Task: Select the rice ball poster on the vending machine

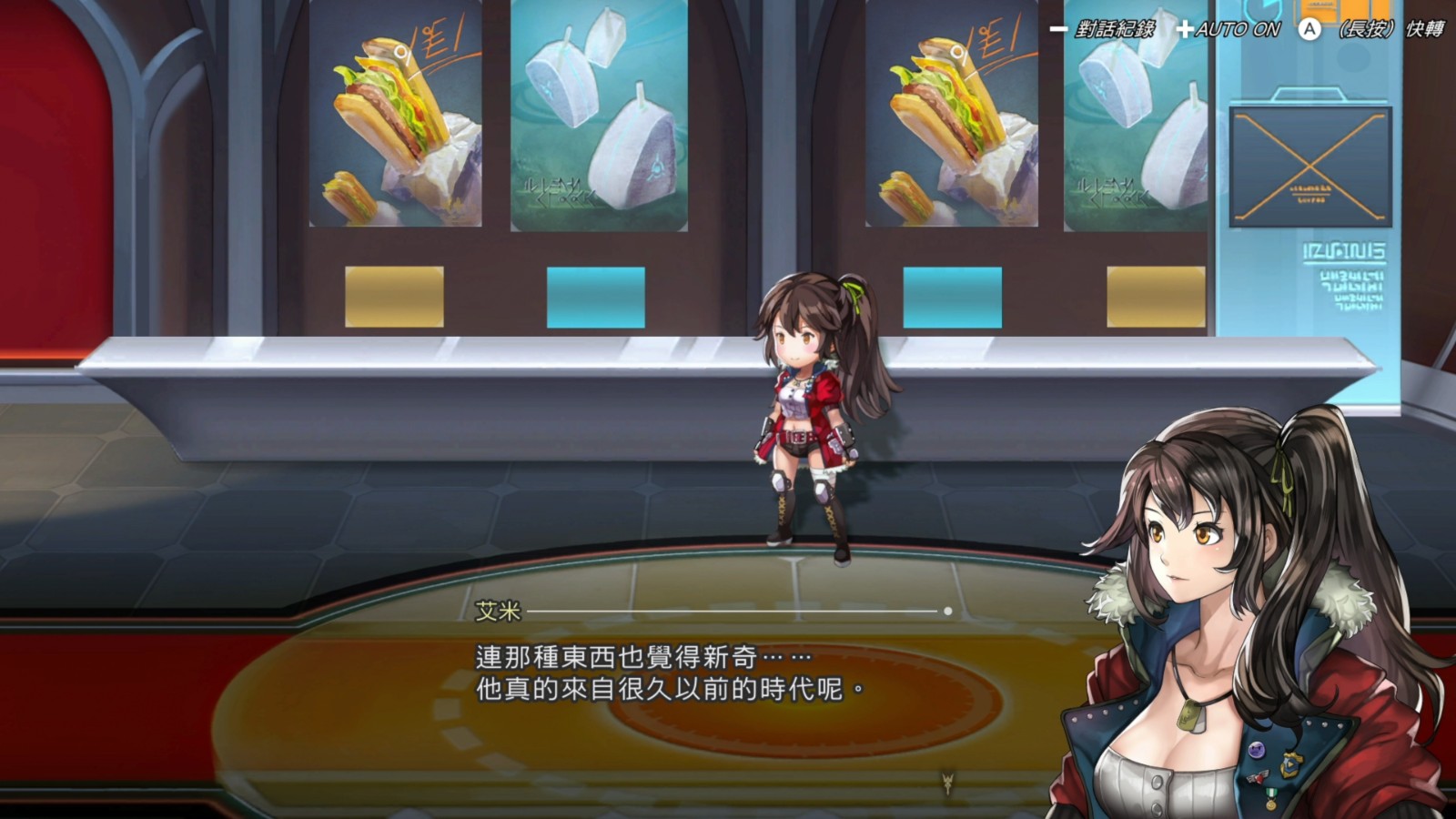Action: pyautogui.click(x=596, y=118)
